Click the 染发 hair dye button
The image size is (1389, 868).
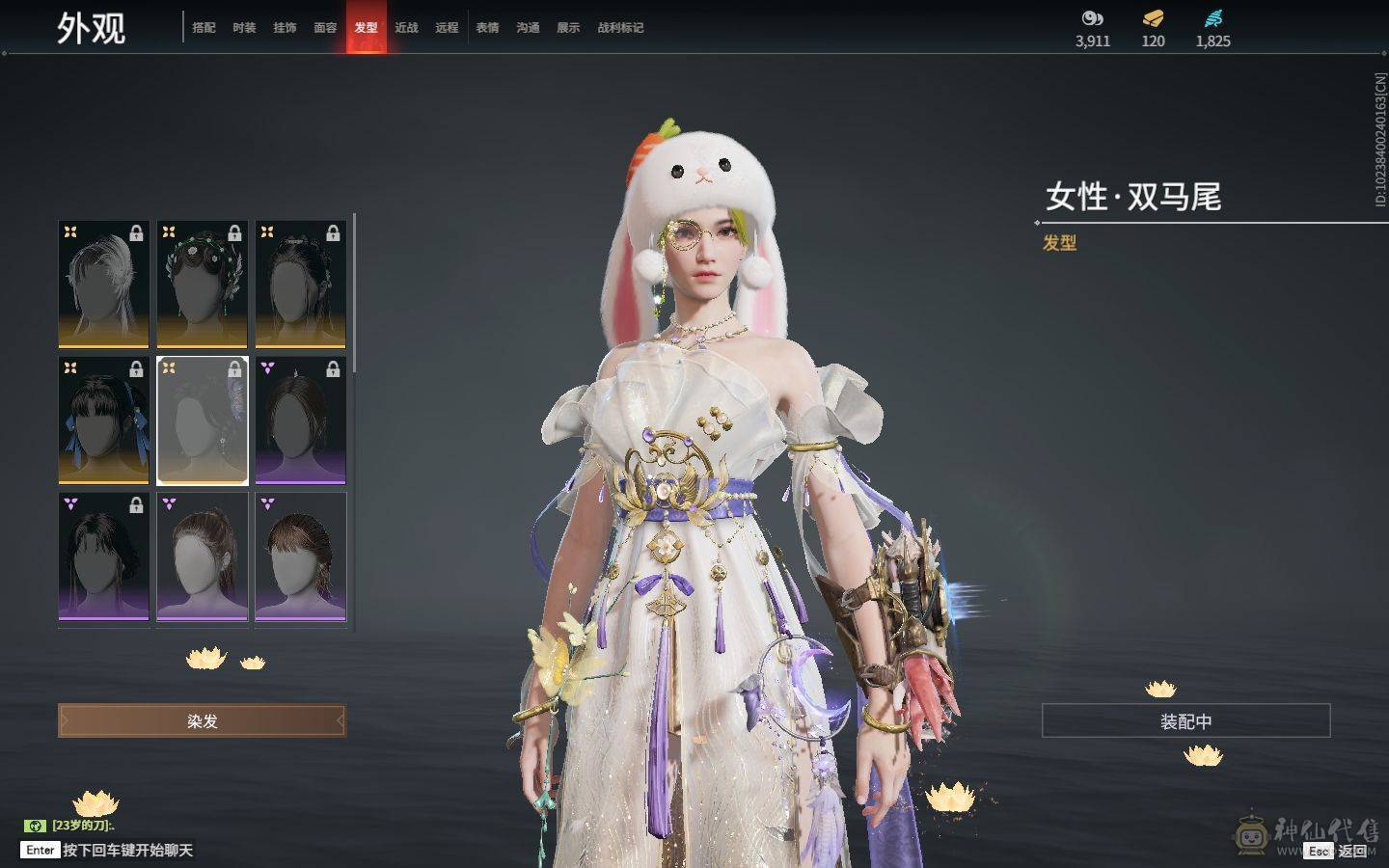202,720
